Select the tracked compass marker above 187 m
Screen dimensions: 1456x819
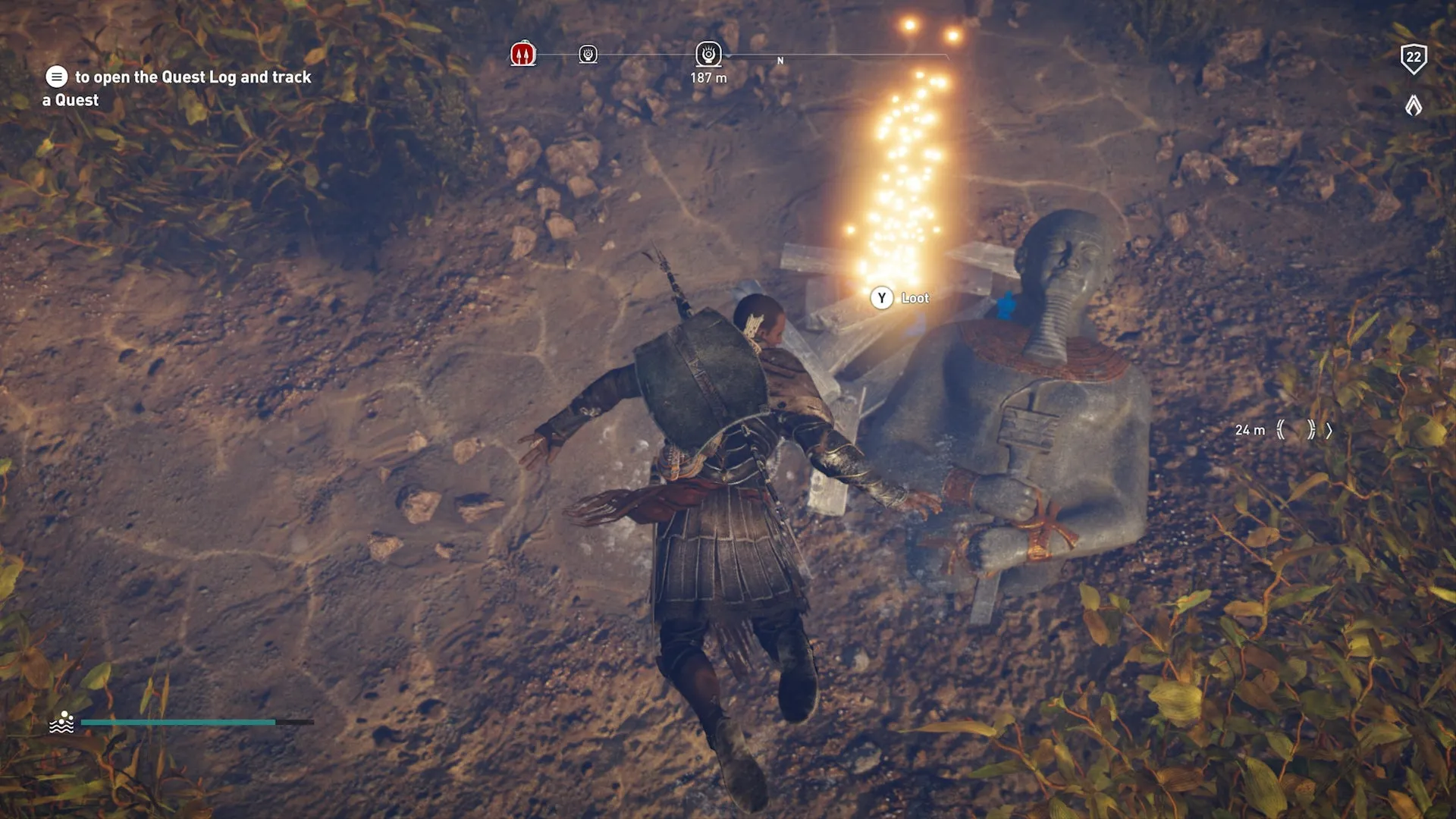(x=708, y=54)
